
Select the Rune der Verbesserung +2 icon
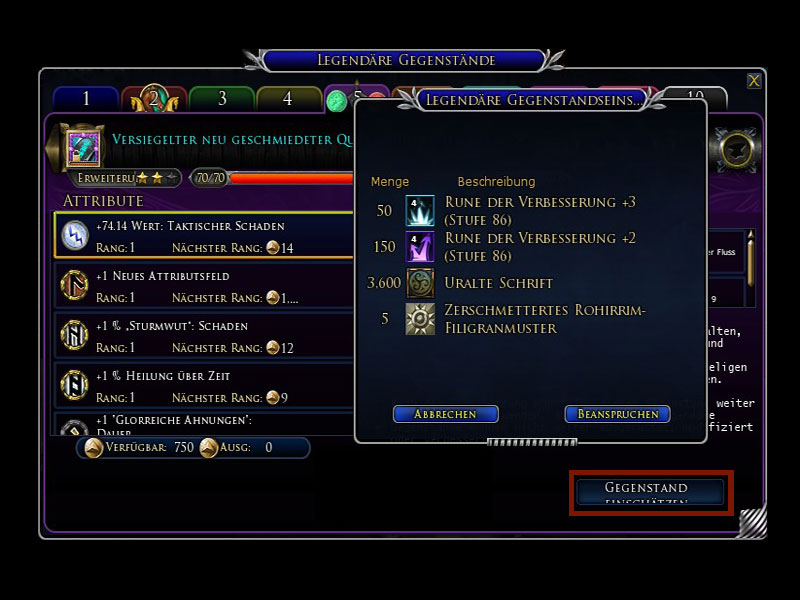(420, 246)
